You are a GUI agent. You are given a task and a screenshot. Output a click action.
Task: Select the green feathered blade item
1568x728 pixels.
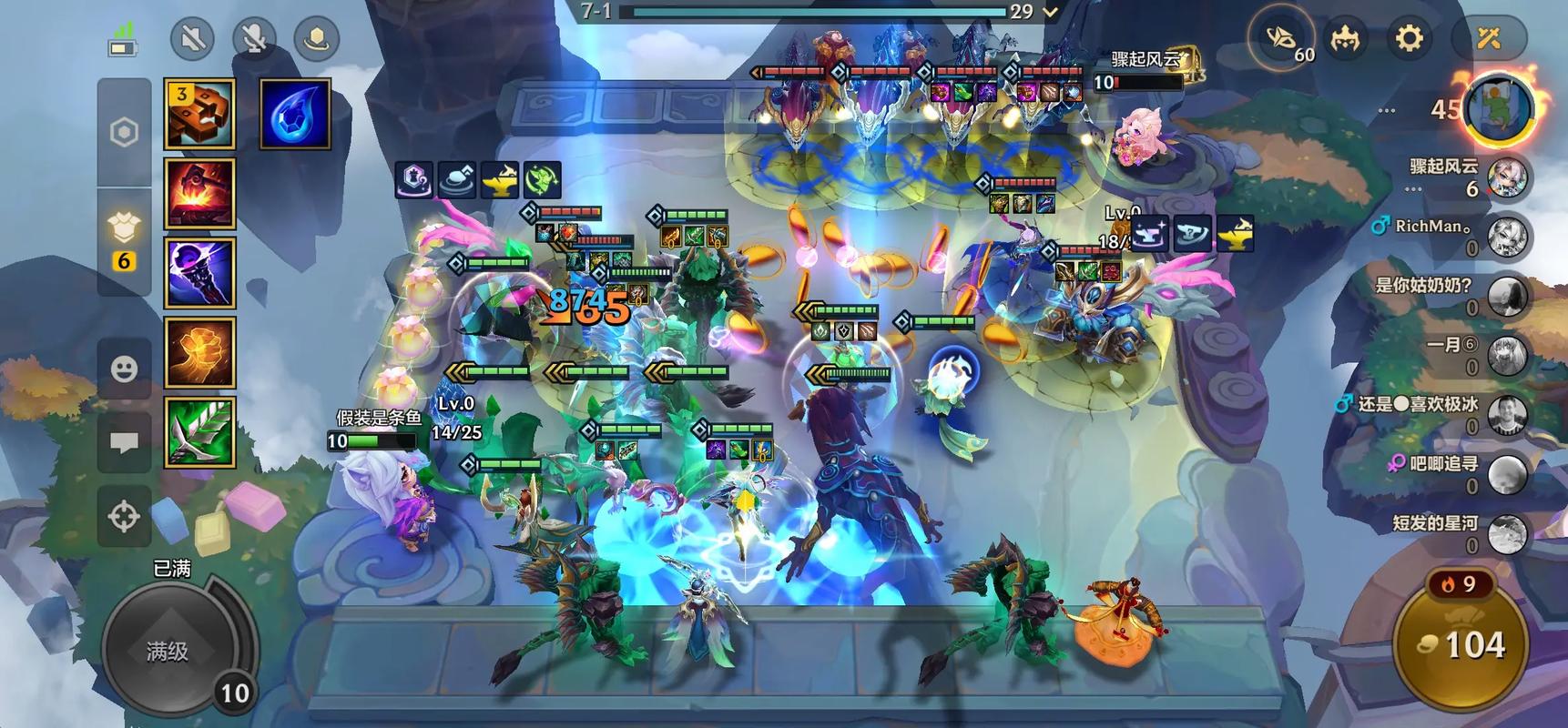(x=199, y=432)
